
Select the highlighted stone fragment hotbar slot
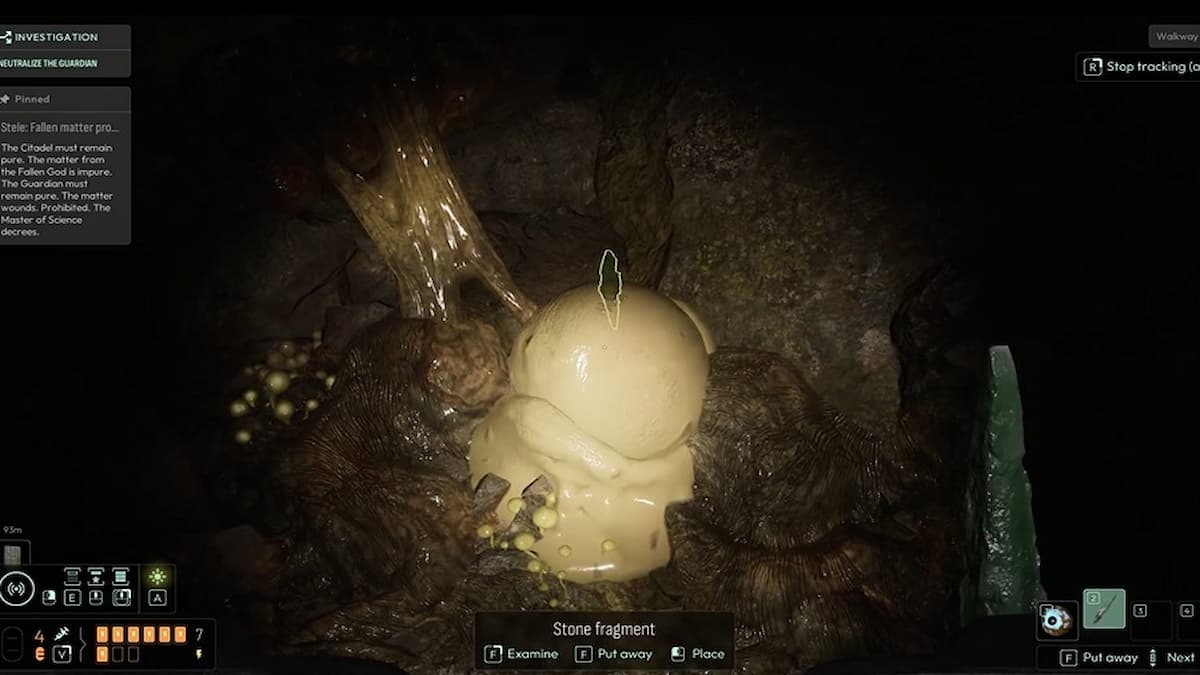1104,609
